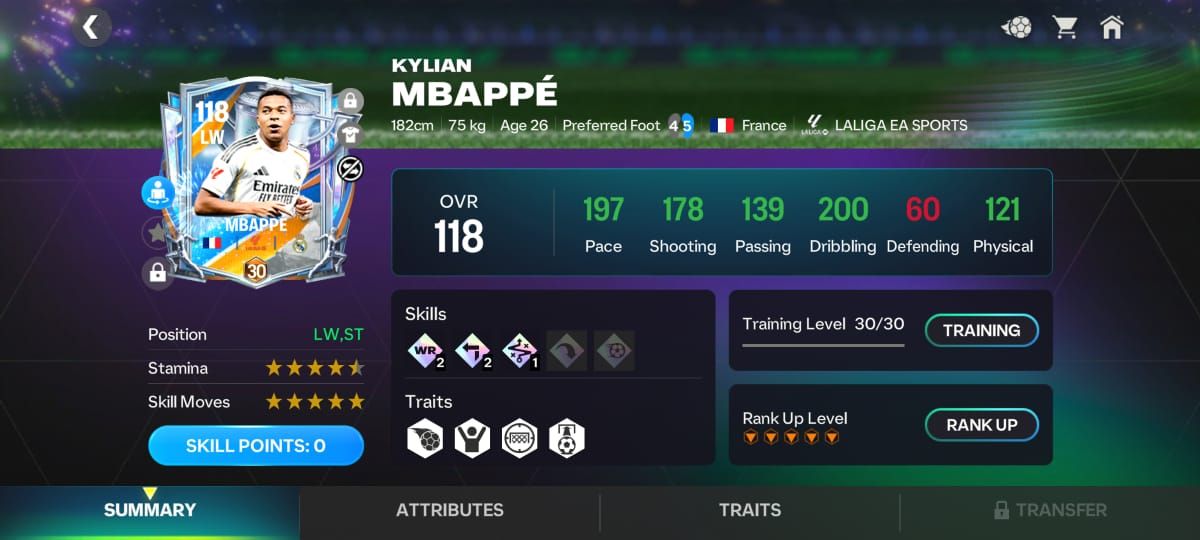
Task: Tap the celebrating player trait icon
Action: 472,438
